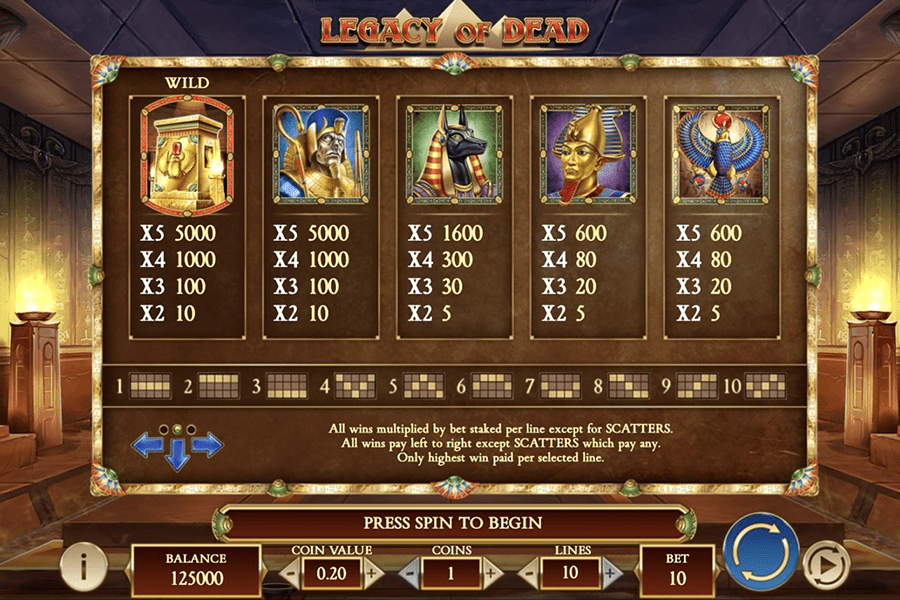Reduce the number of coins
This screenshot has height=600, width=900.
(x=408, y=573)
